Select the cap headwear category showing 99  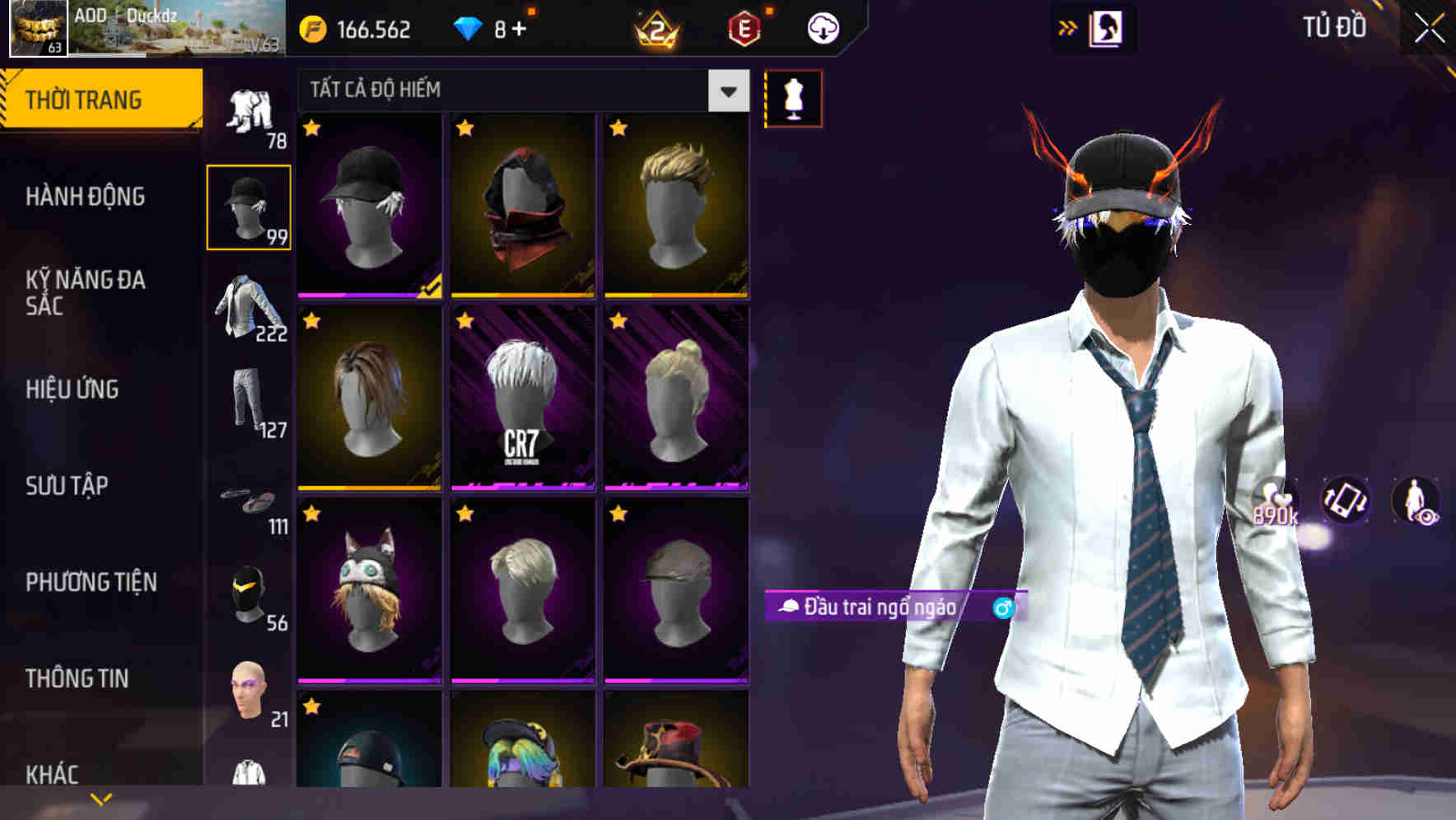pyautogui.click(x=249, y=206)
